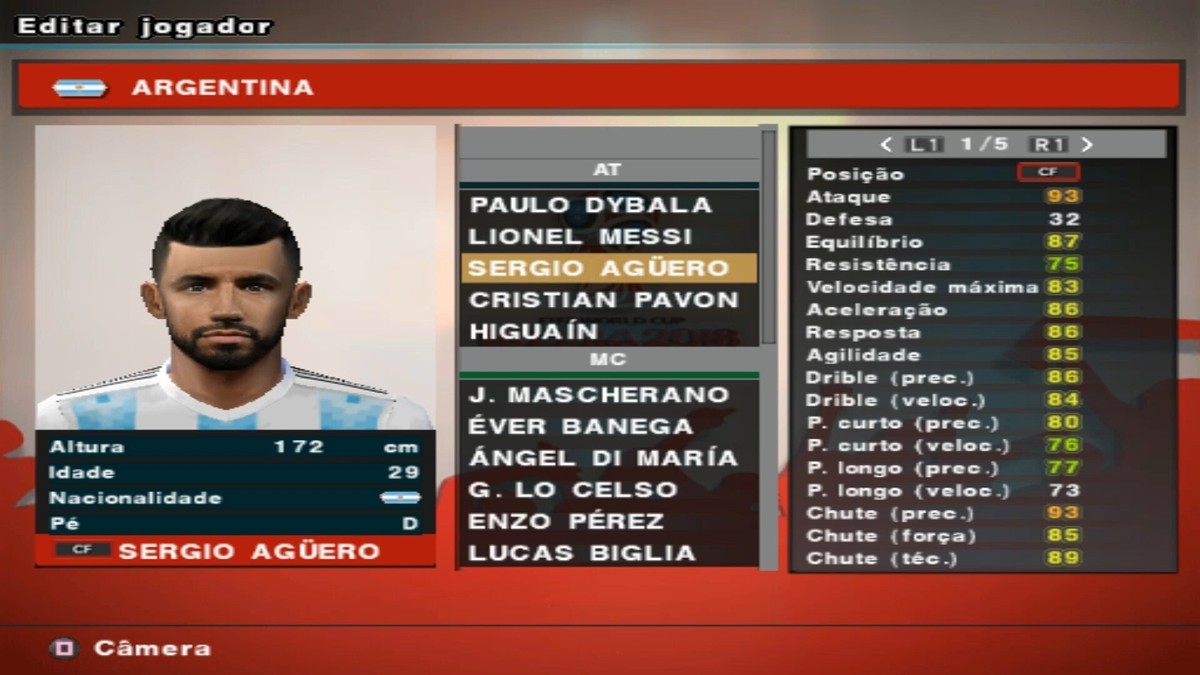
Task: Pick Ángel Di María from the list
Action: coord(603,458)
